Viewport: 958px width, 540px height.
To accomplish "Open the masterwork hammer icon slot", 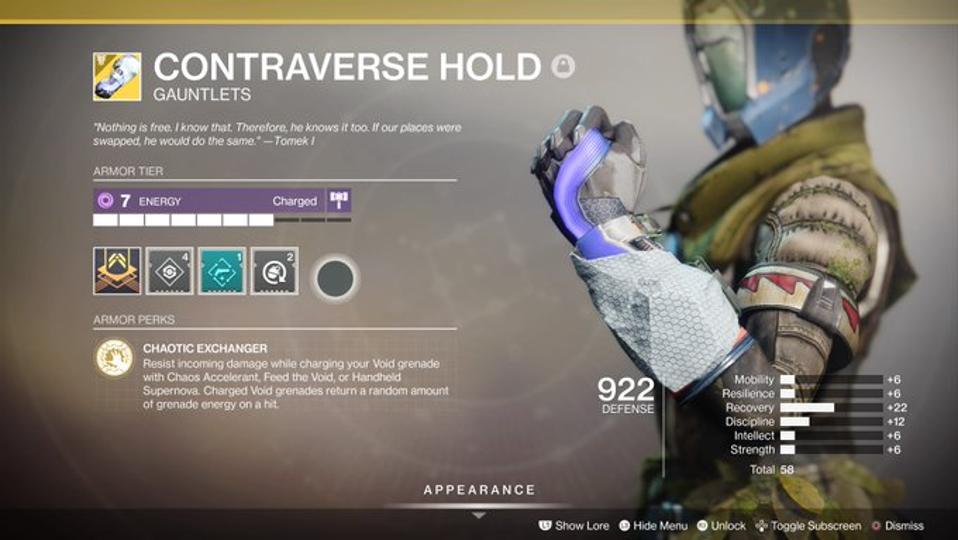I will 339,201.
